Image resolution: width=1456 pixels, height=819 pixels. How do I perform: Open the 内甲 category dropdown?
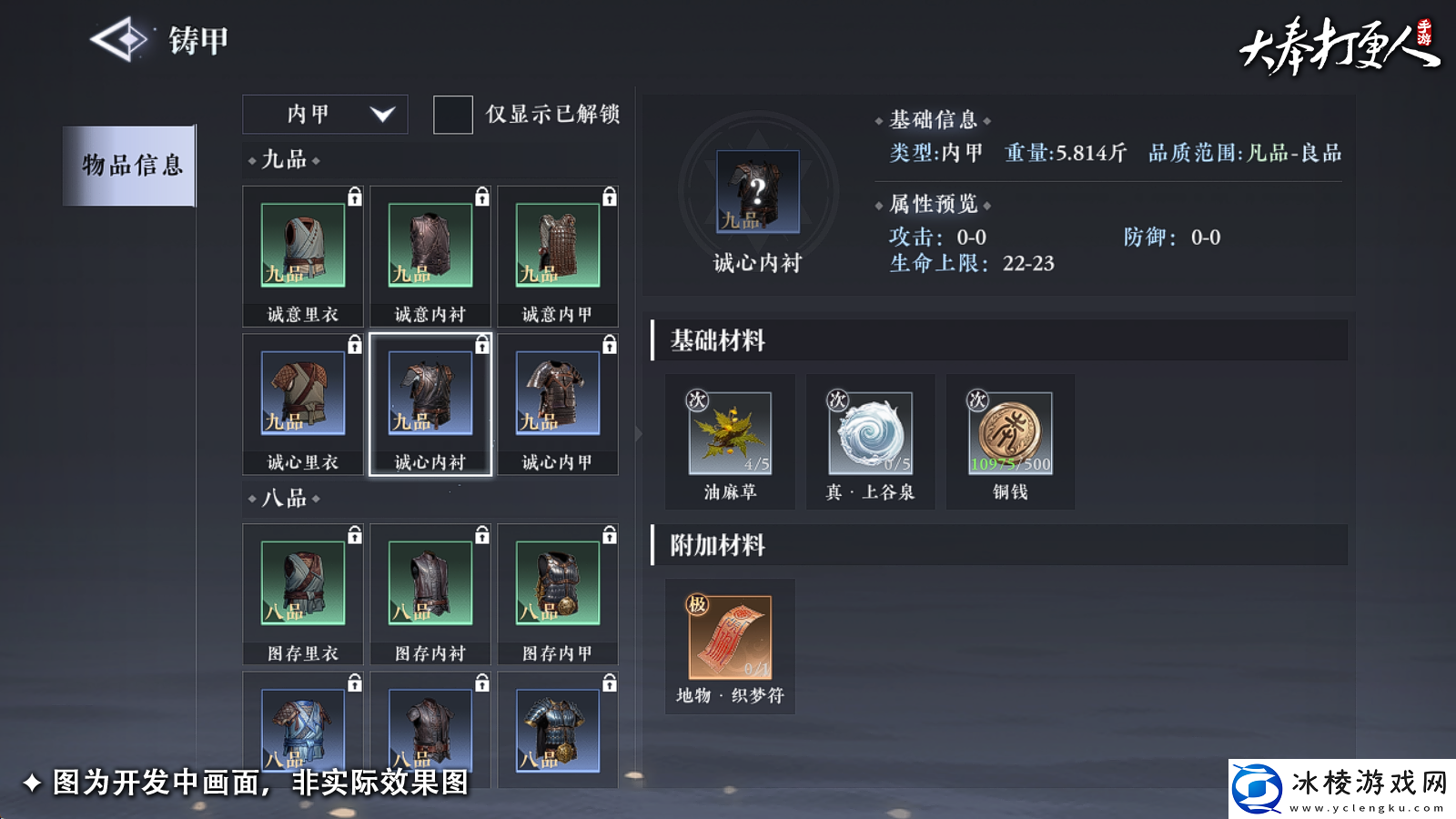(x=325, y=115)
